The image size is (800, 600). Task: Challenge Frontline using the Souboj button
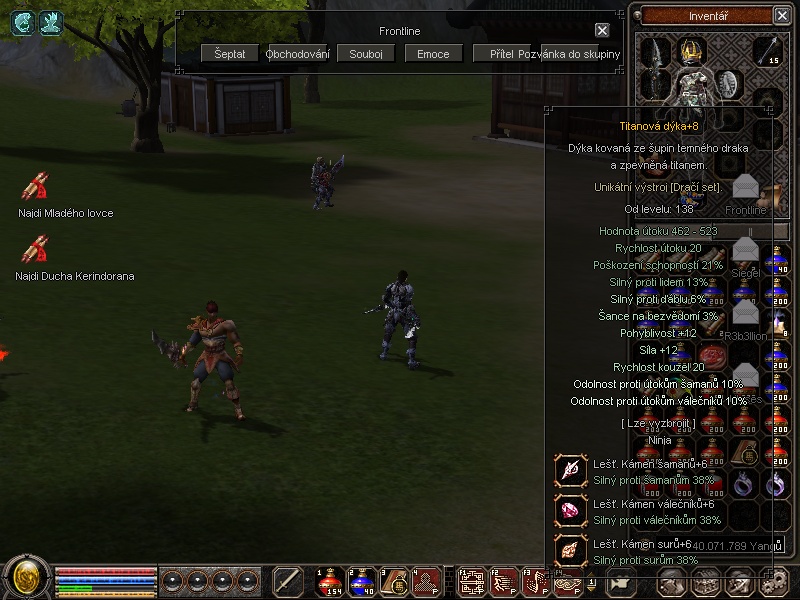tap(366, 53)
